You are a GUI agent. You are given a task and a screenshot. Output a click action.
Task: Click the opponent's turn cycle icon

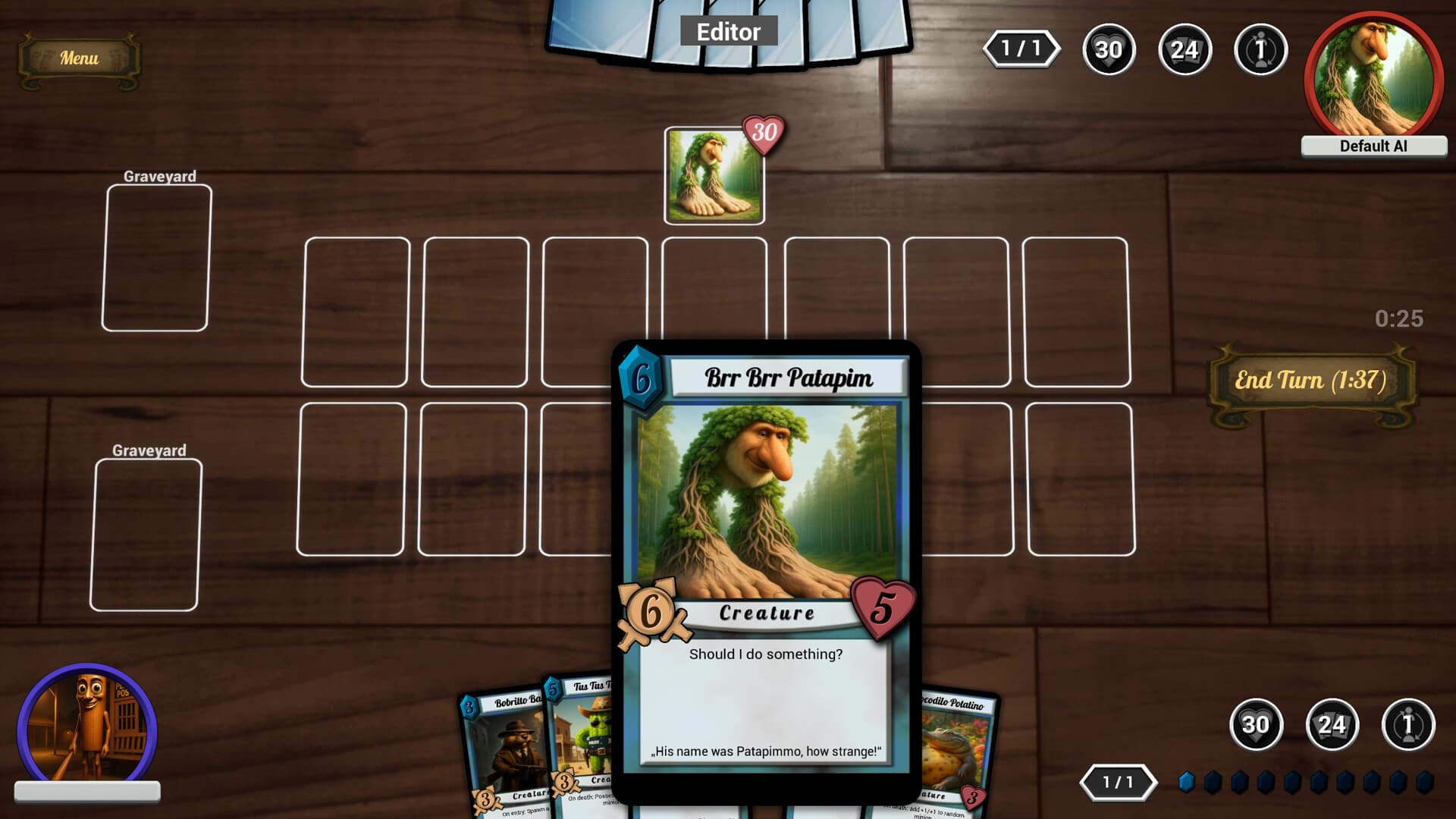(1260, 50)
